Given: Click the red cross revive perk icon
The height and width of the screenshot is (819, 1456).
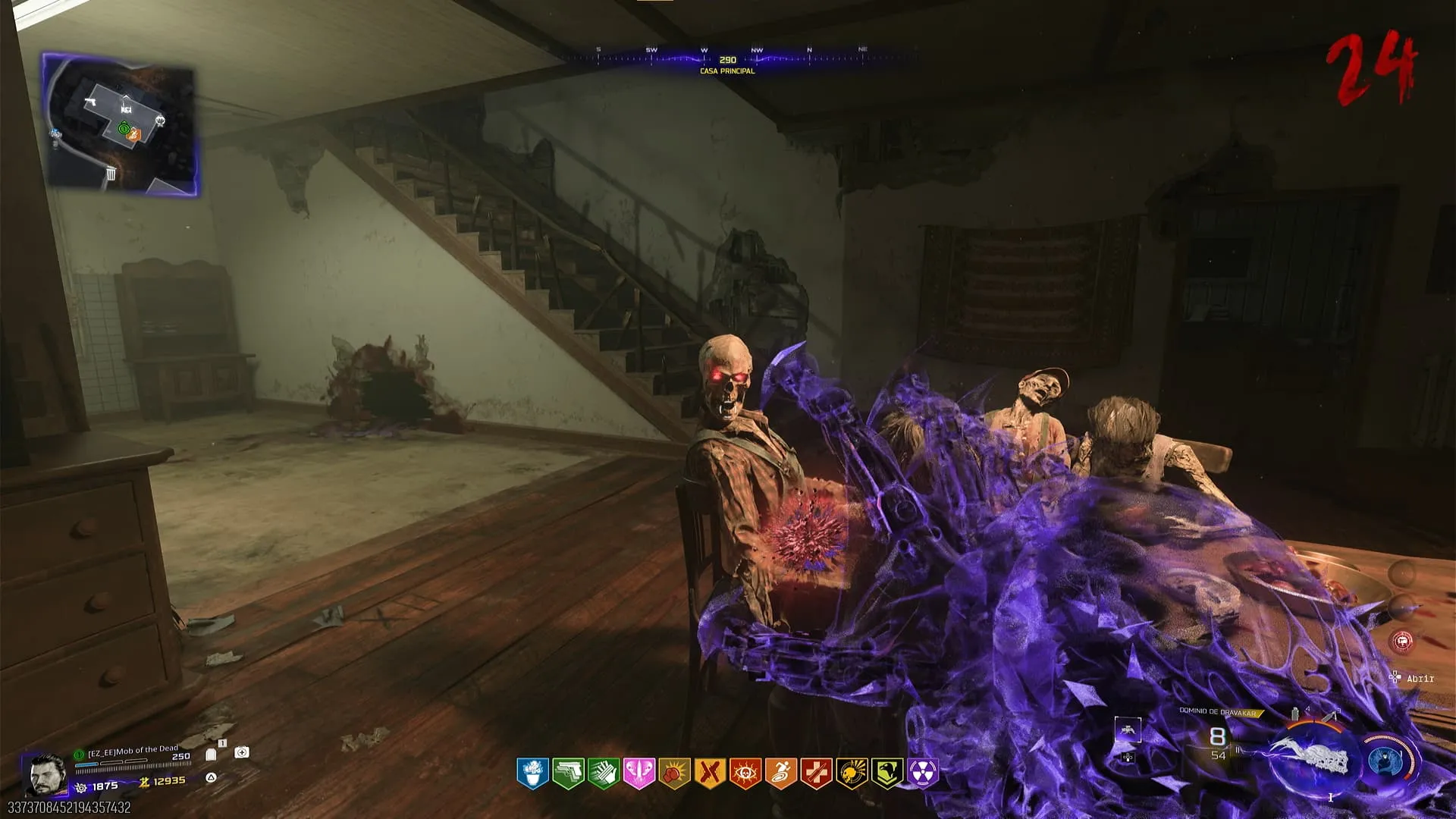Looking at the screenshot, I should click(x=816, y=773).
